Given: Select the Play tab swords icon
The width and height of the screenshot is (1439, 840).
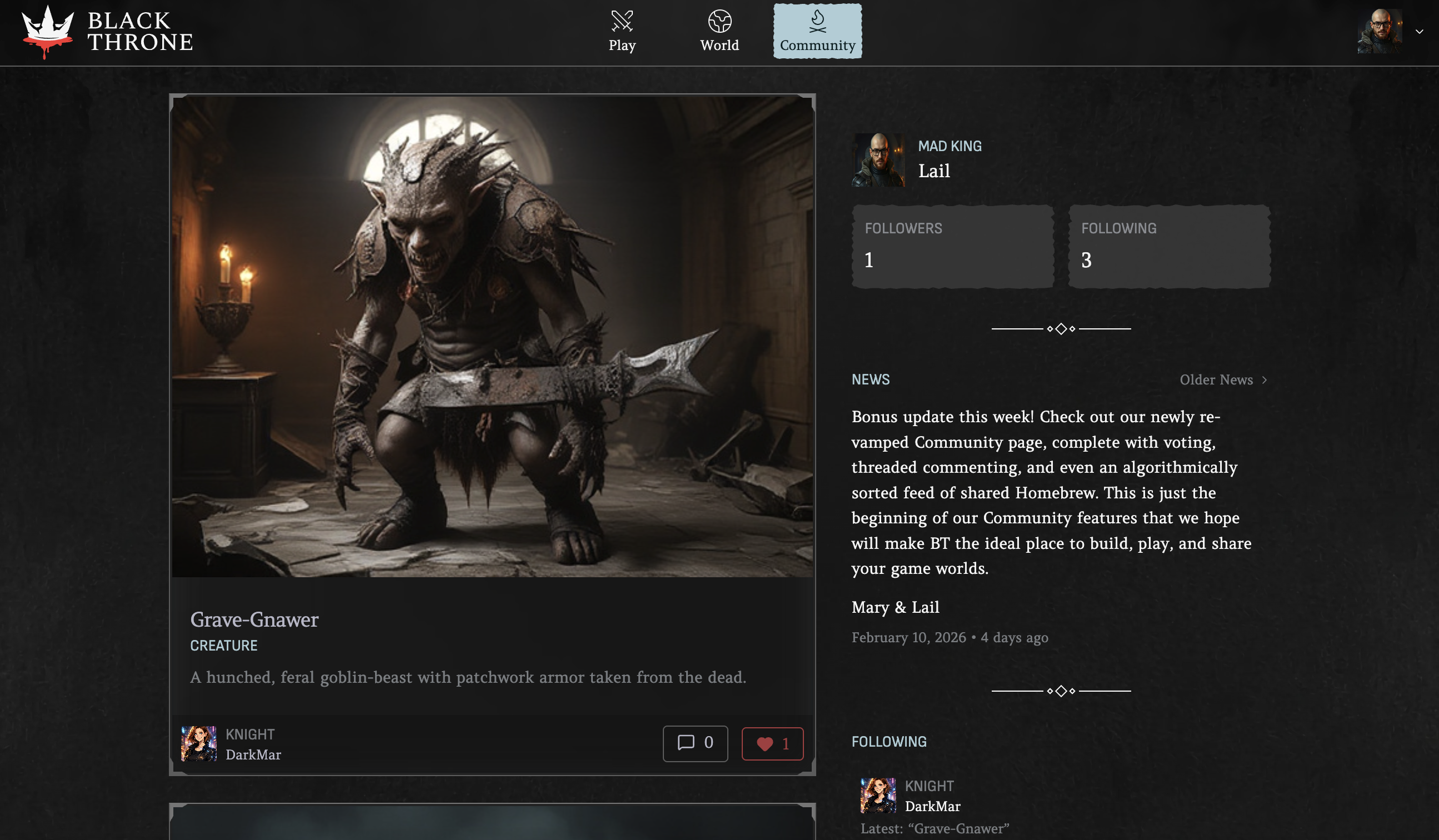Looking at the screenshot, I should point(622,22).
